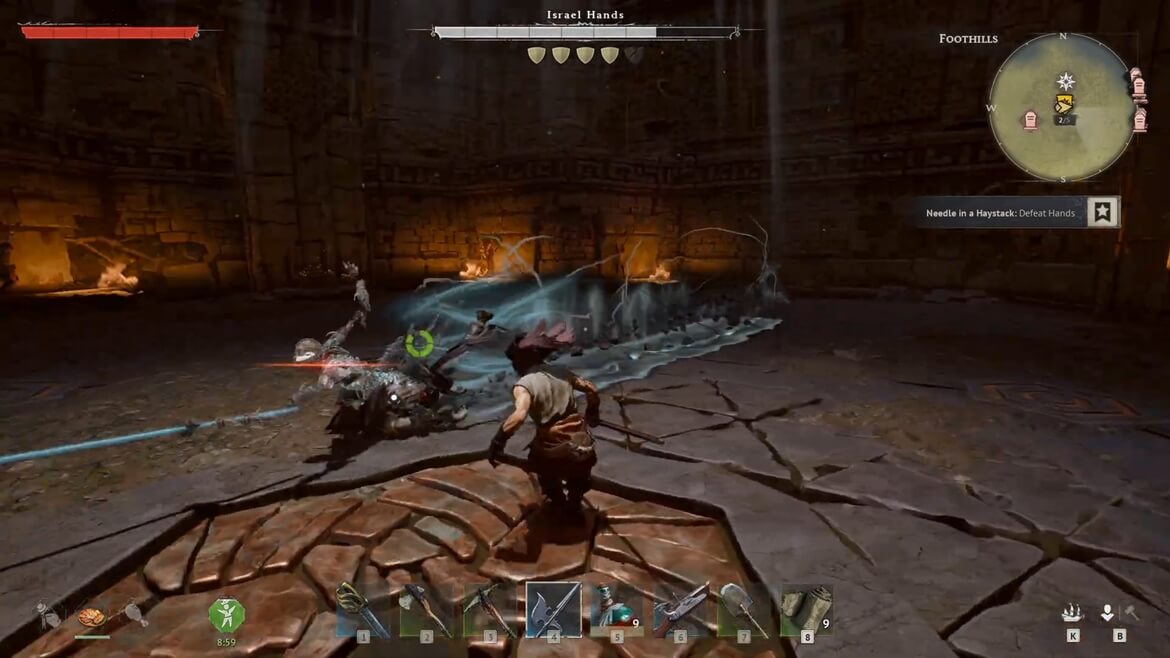Choose the pickaxe in hotbar slot 3
1170x658 pixels.
click(x=490, y=608)
